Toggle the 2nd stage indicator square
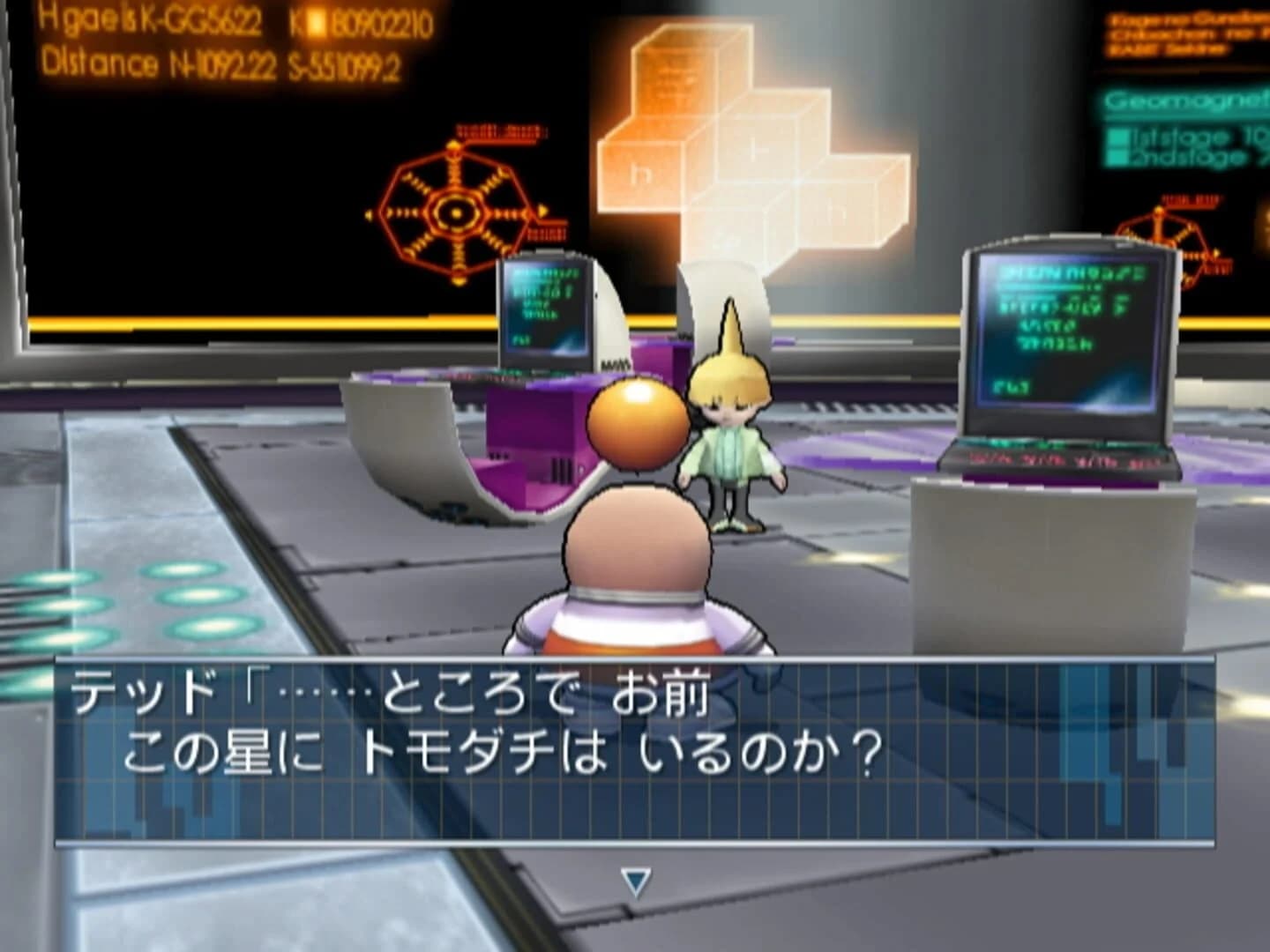 (x=1118, y=155)
